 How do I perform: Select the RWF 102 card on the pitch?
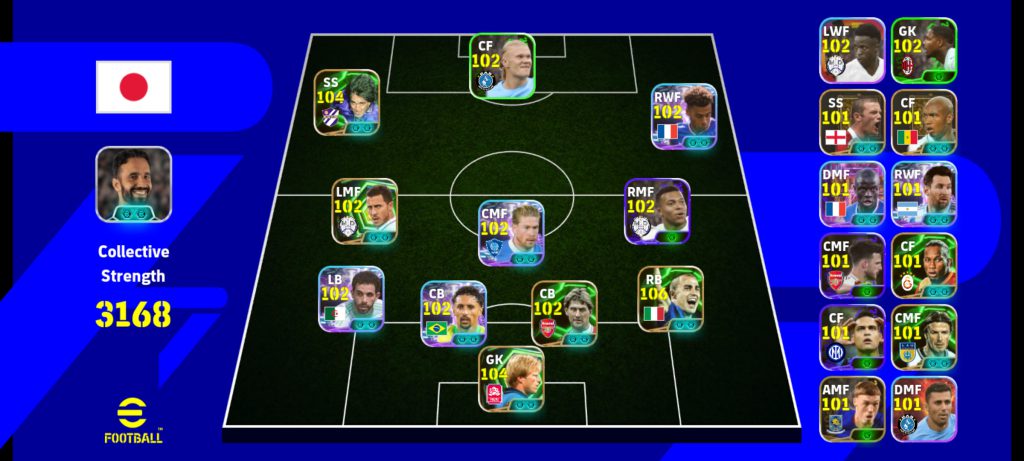(x=684, y=116)
